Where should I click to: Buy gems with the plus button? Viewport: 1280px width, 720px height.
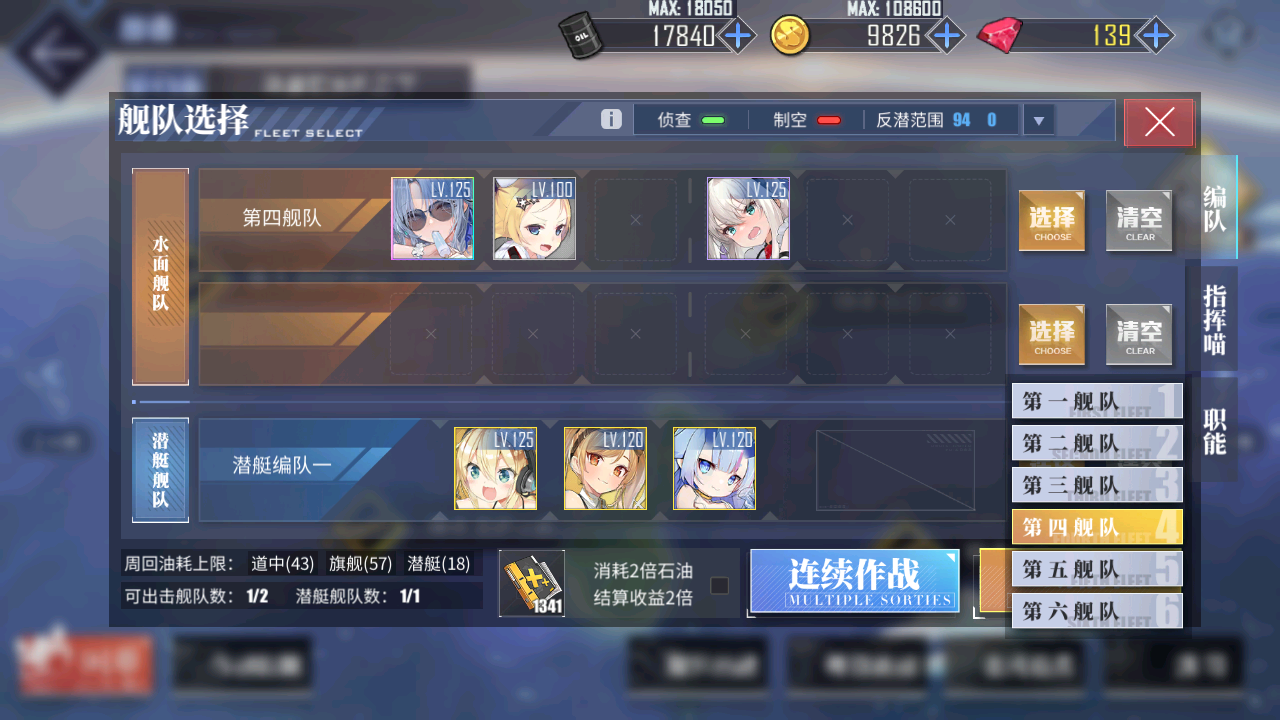pyautogui.click(x=1156, y=37)
